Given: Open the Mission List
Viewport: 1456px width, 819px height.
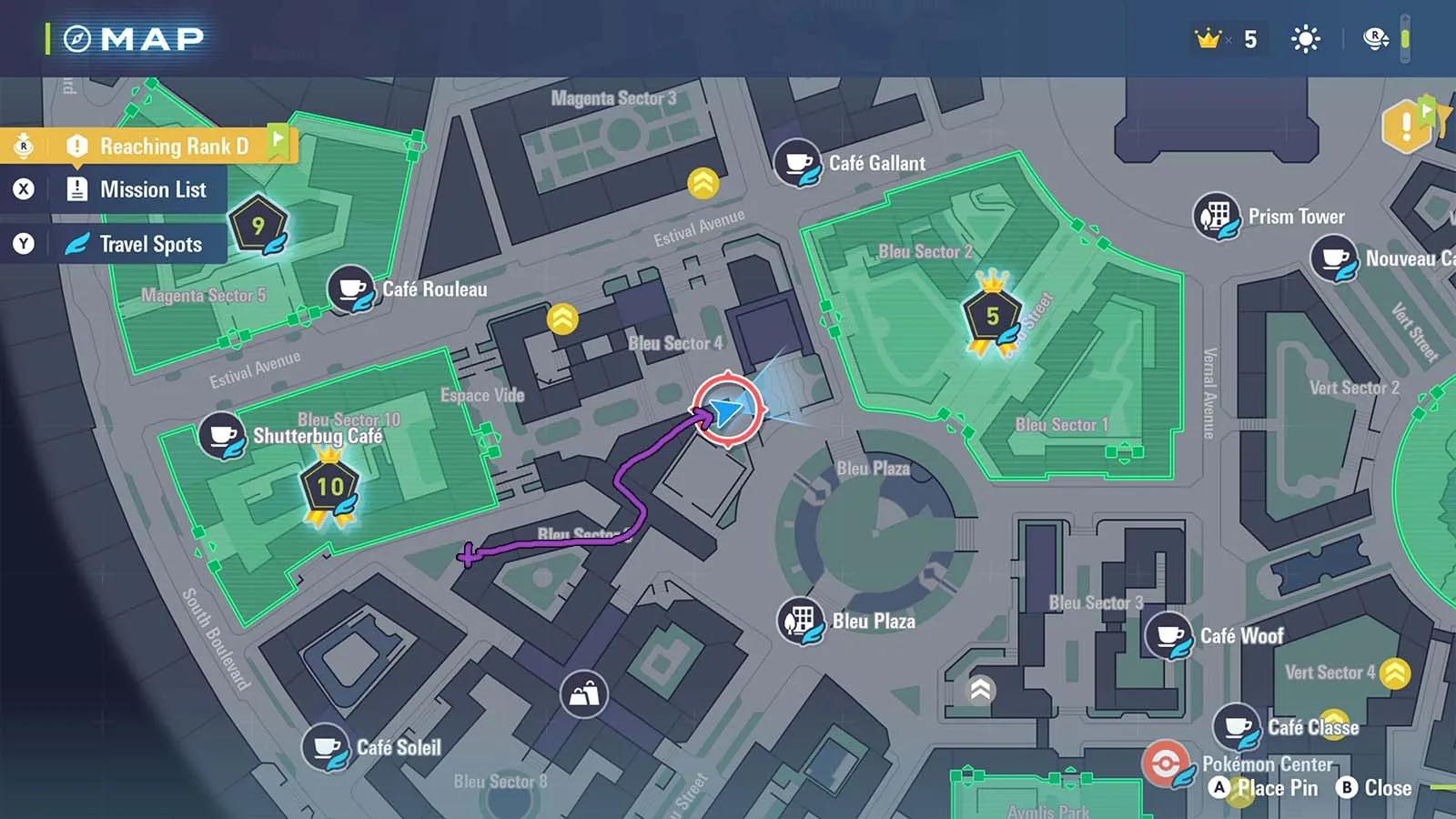Looking at the screenshot, I should pyautogui.click(x=152, y=190).
